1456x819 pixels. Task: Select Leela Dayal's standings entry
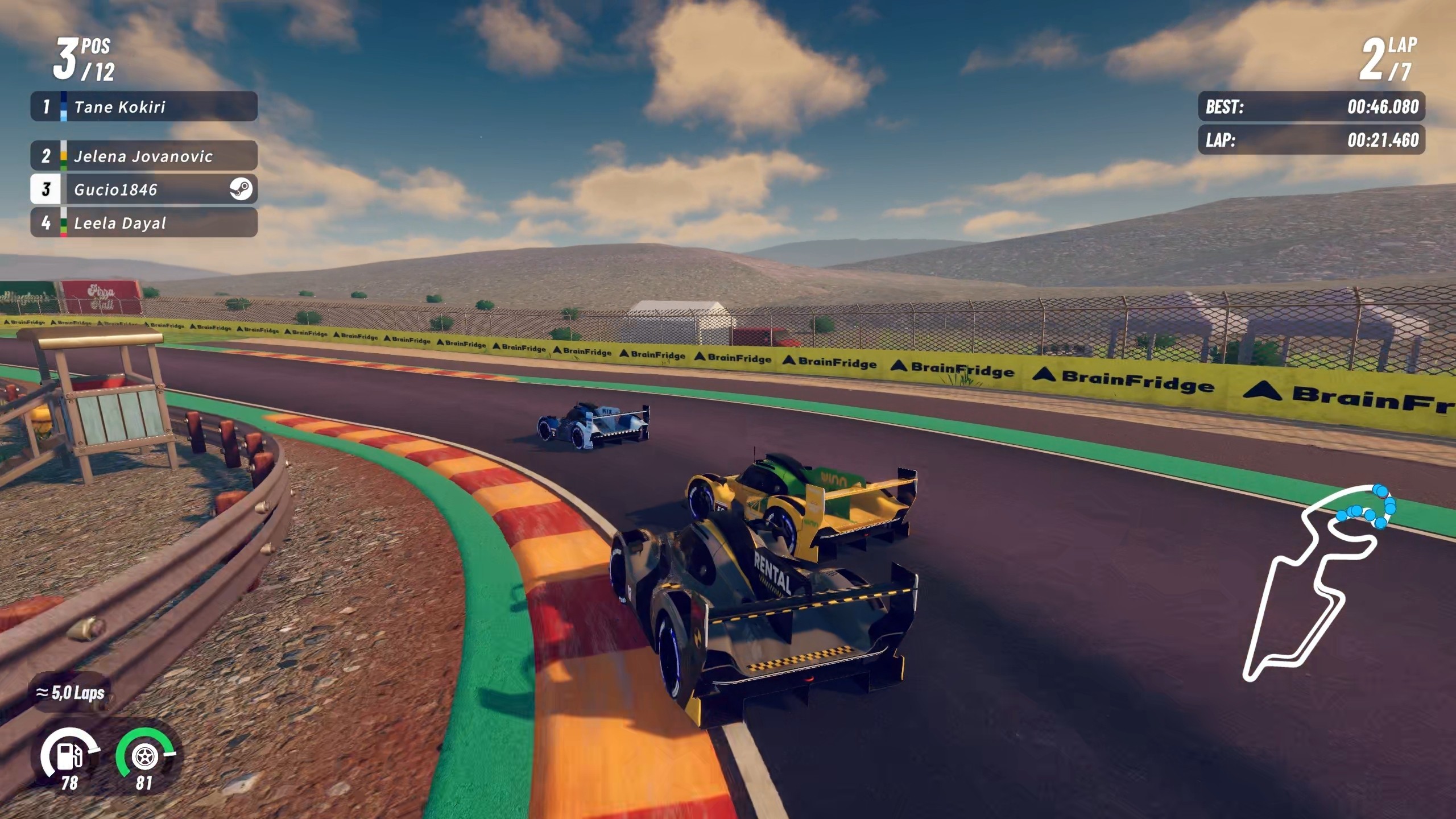click(x=143, y=222)
